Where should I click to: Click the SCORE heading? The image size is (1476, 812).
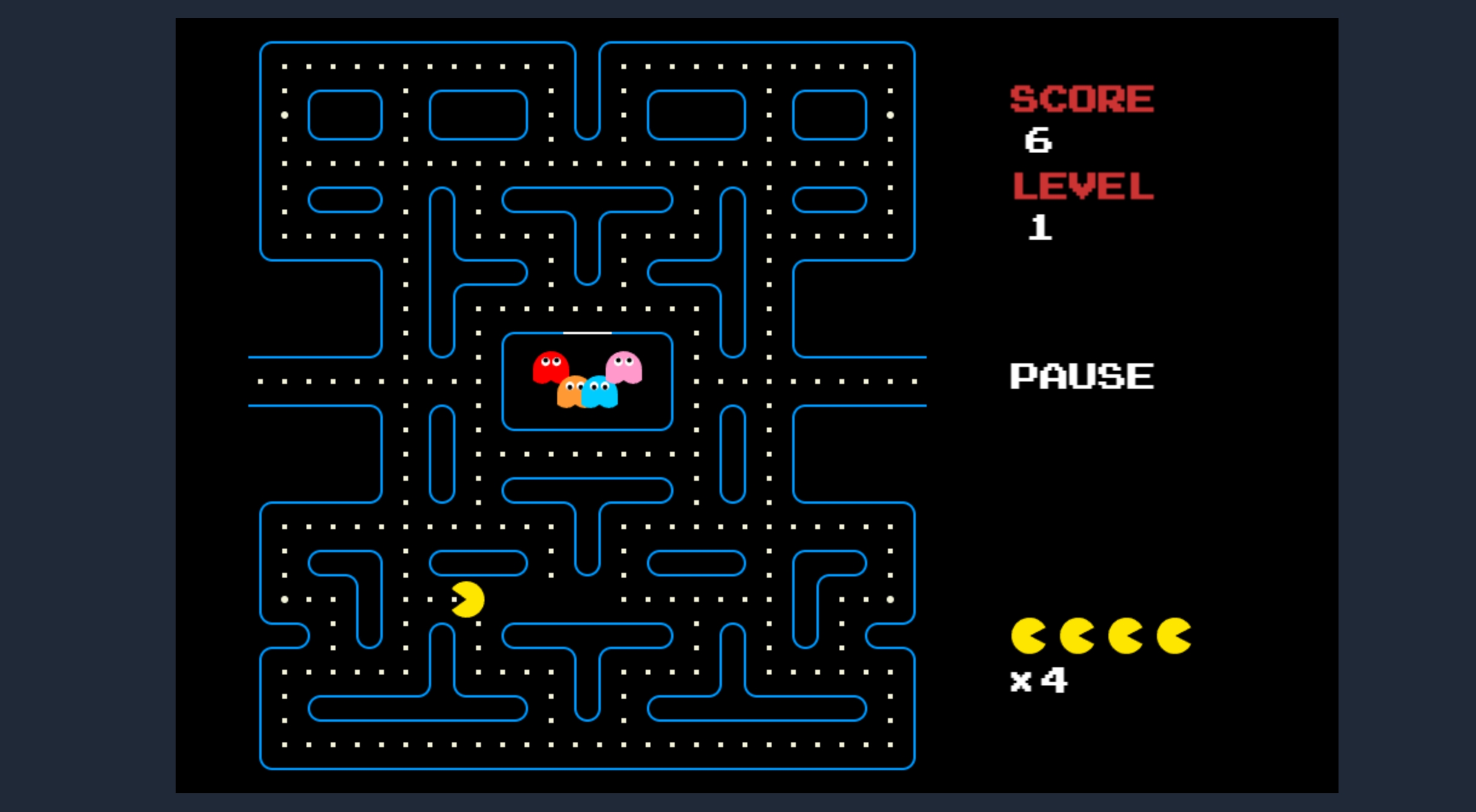[x=1081, y=99]
